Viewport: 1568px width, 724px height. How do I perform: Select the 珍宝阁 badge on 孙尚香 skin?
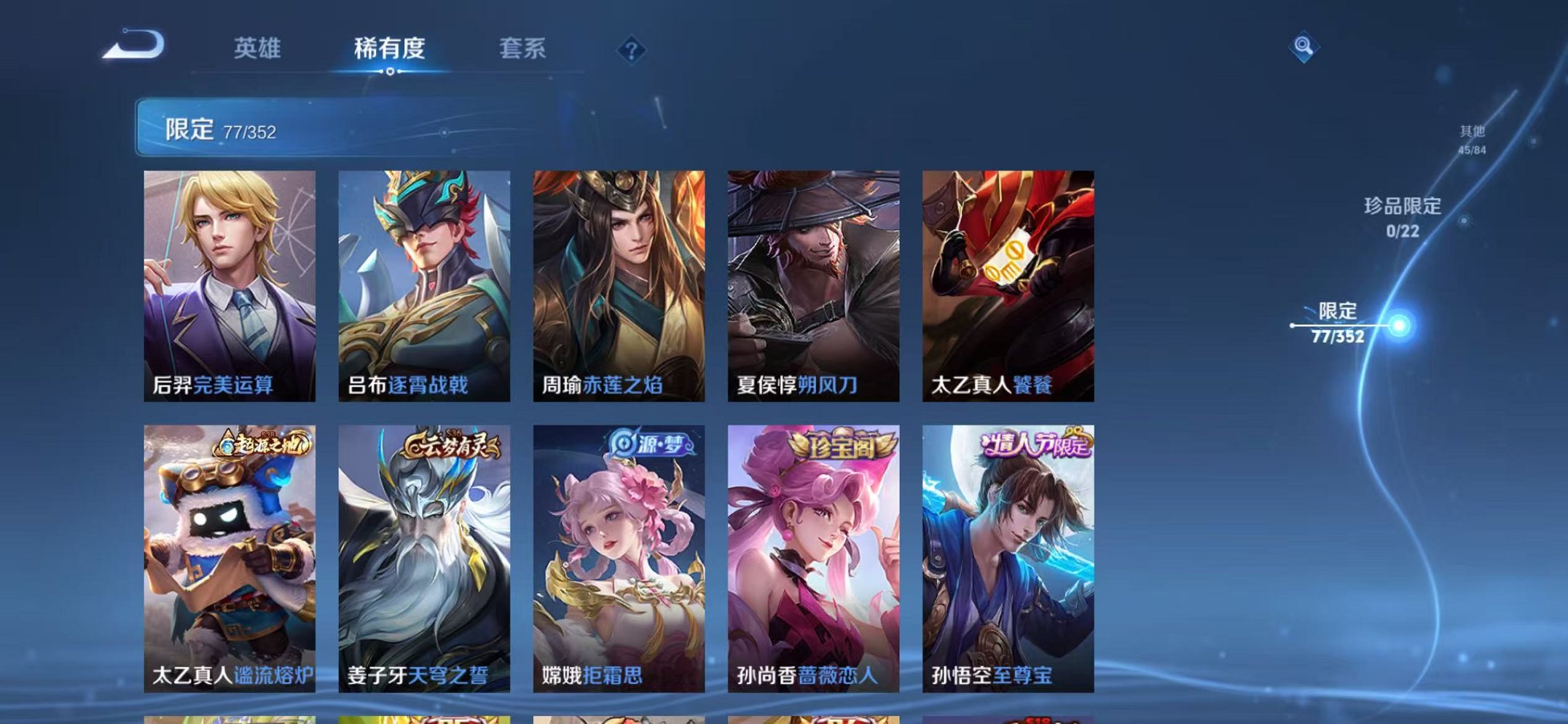pos(842,444)
